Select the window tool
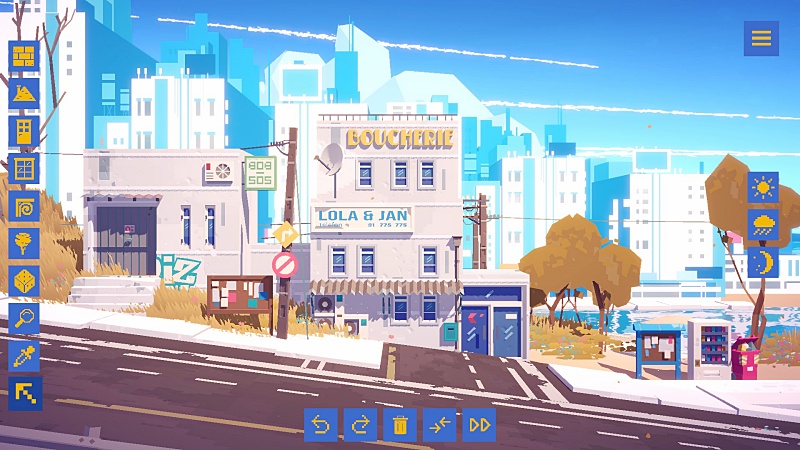This screenshot has height=450, width=800. coord(24,168)
